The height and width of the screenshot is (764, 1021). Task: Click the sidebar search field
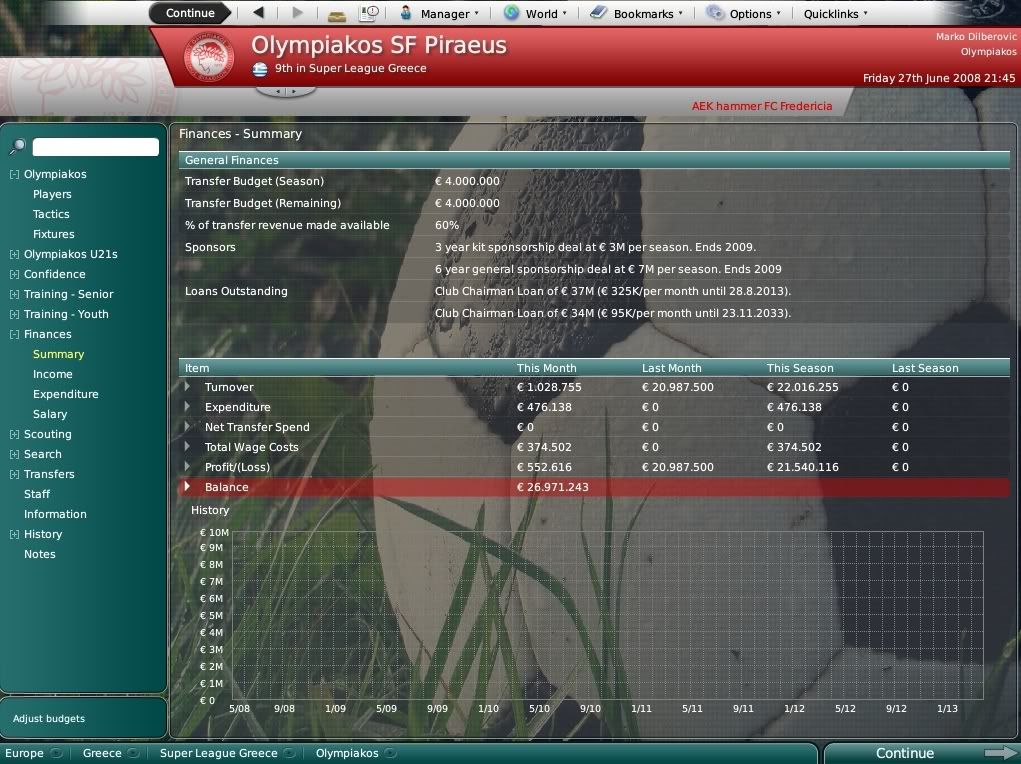pos(95,147)
